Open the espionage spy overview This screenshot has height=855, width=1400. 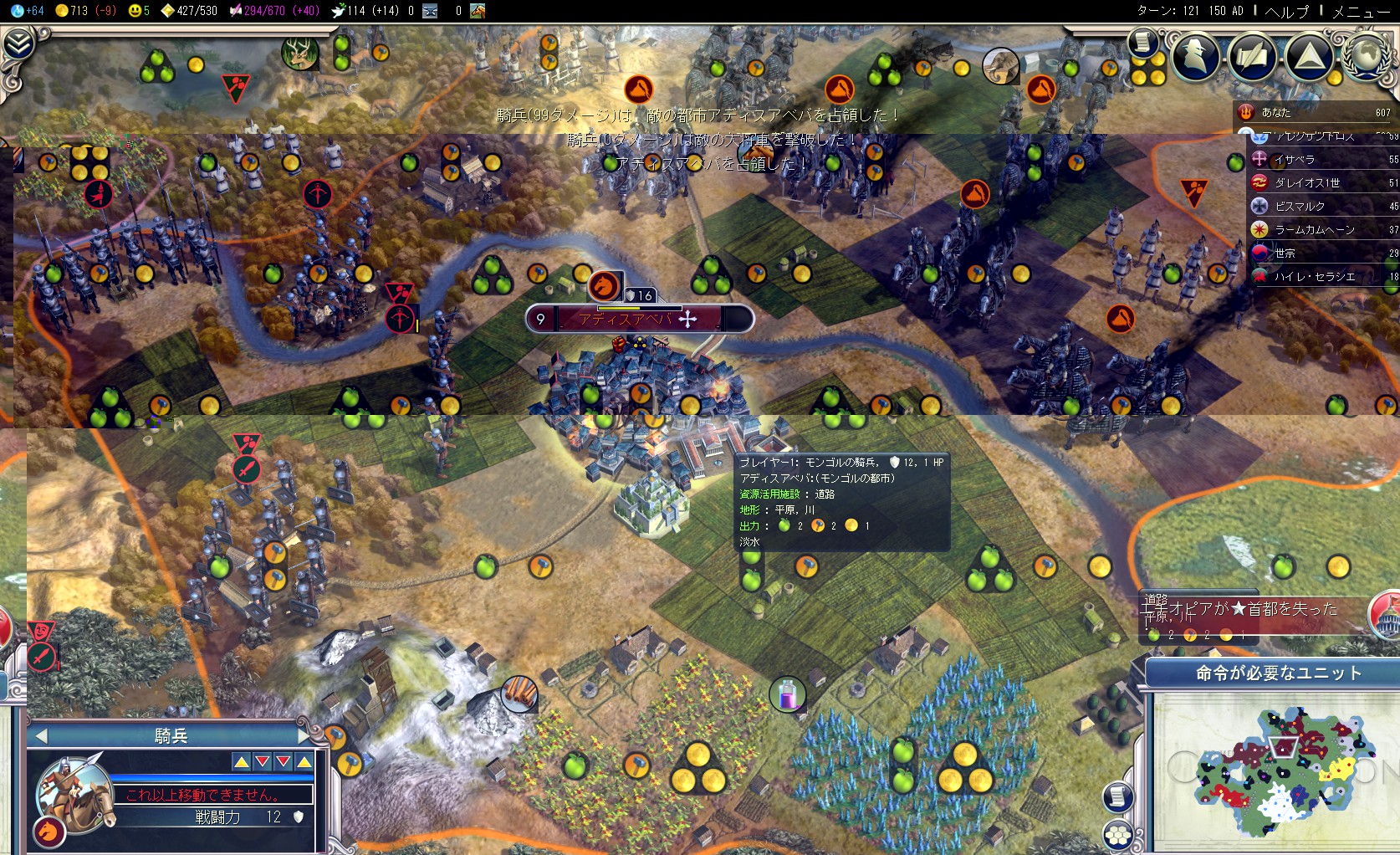(1196, 55)
